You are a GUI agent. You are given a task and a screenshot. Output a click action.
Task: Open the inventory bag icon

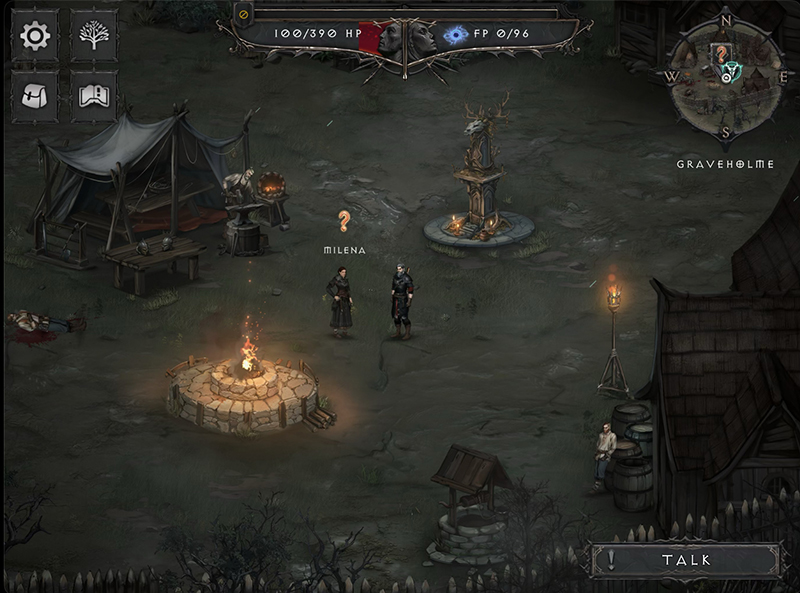(35, 96)
